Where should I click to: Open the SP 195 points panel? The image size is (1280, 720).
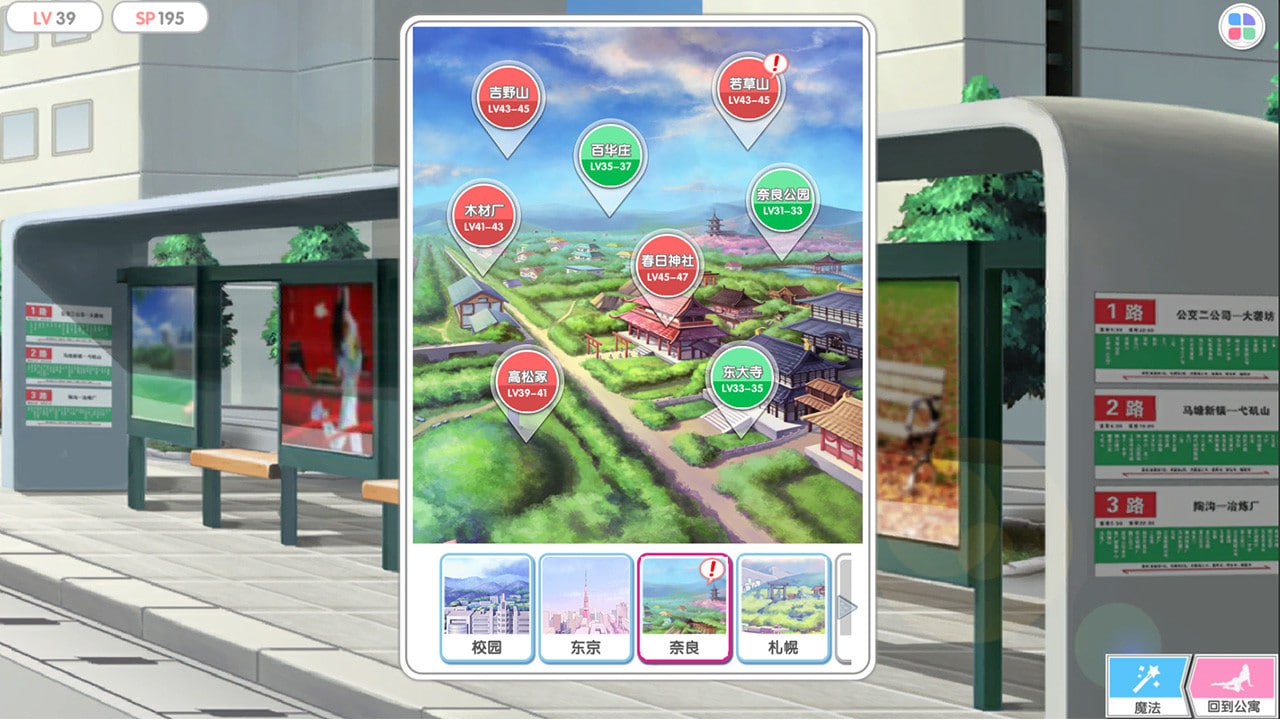click(160, 18)
